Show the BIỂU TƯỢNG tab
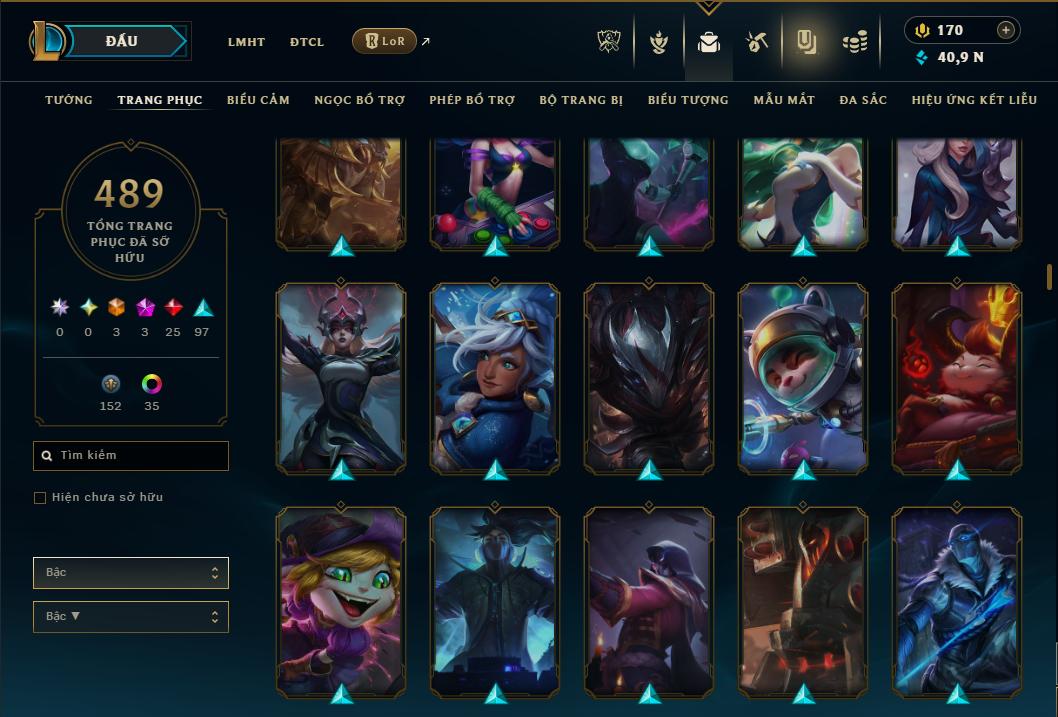The image size is (1058, 717). click(688, 100)
